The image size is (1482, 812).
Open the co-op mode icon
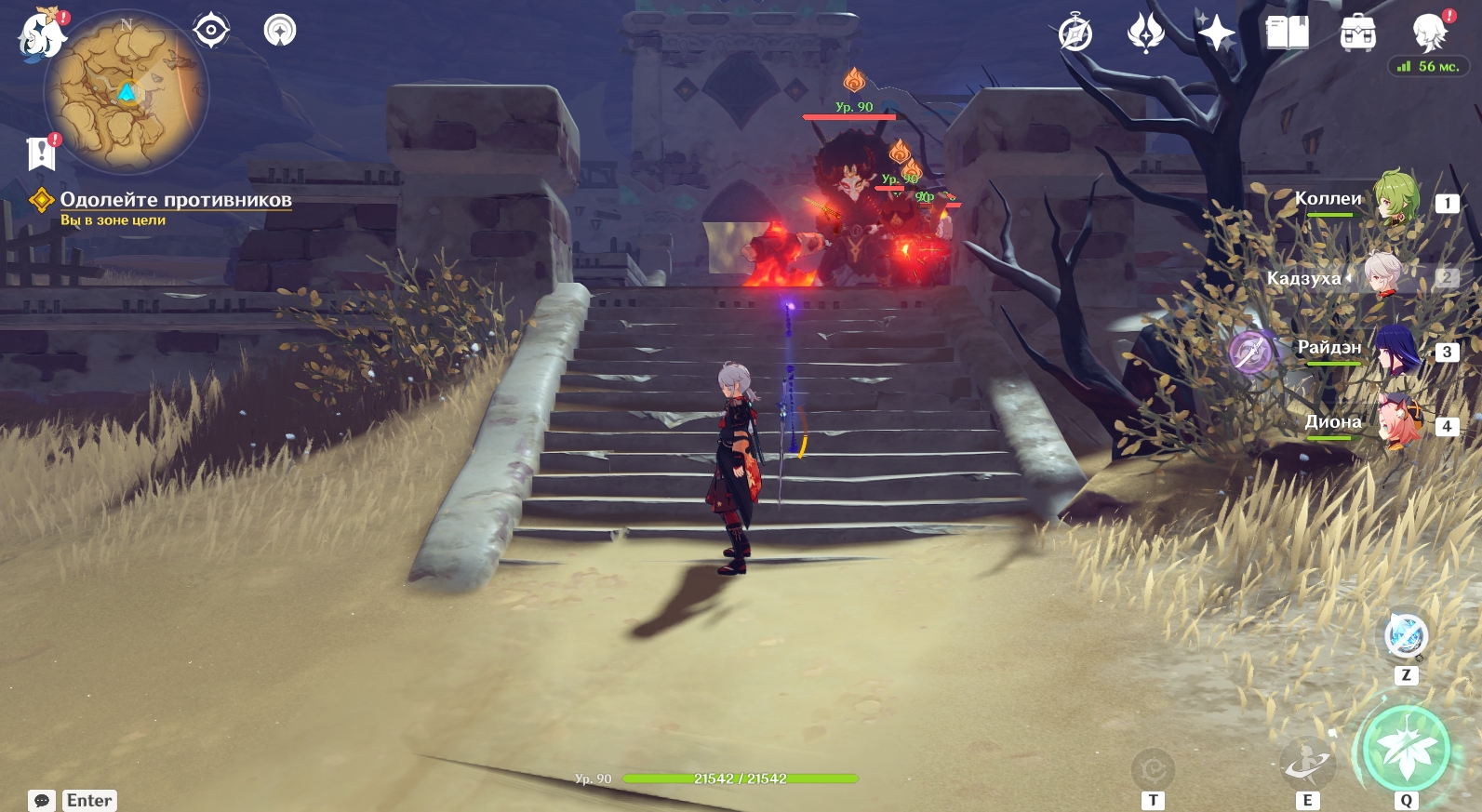pyautogui.click(x=279, y=31)
